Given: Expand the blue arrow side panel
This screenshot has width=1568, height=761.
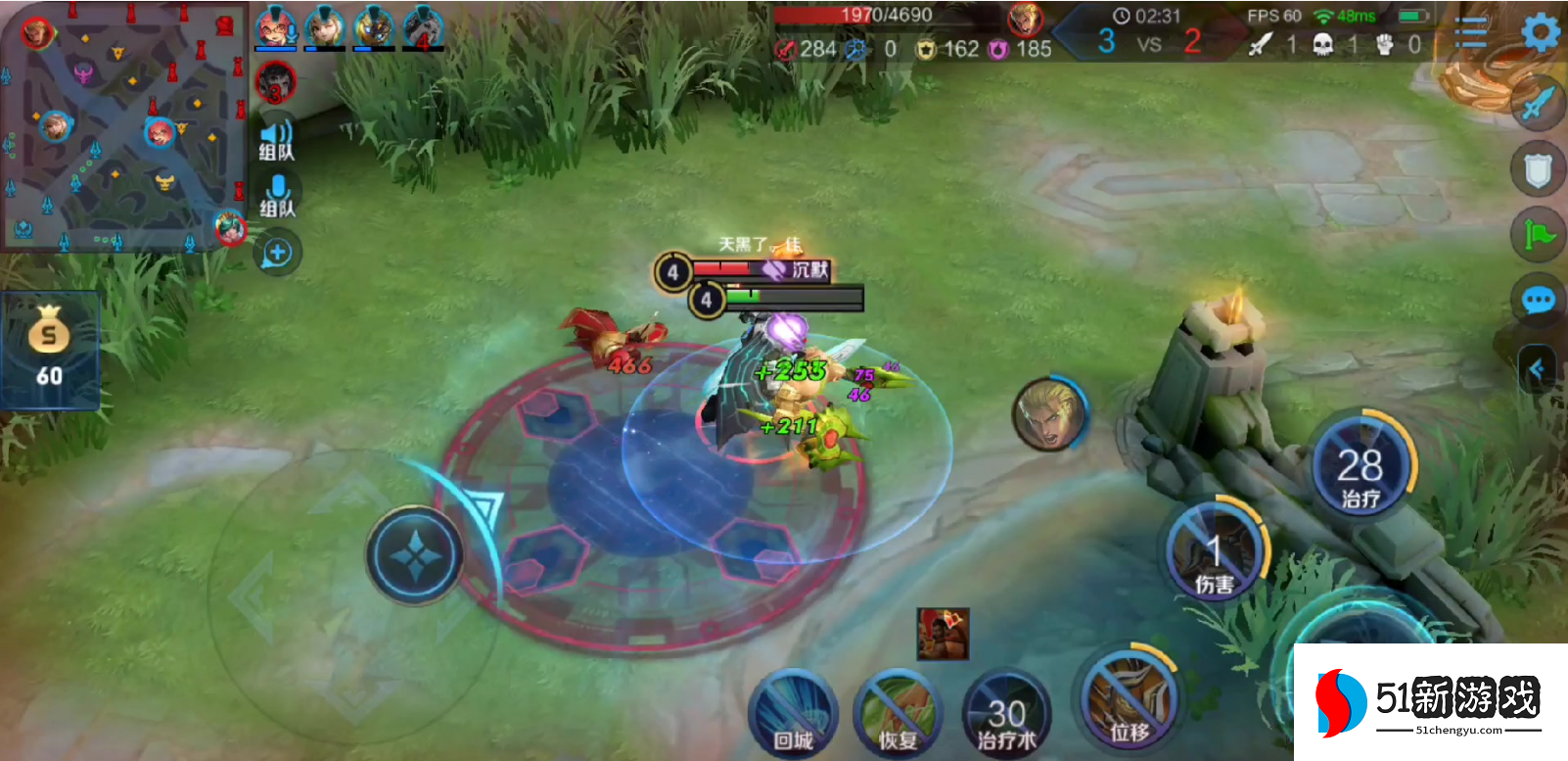Looking at the screenshot, I should pos(1537,369).
